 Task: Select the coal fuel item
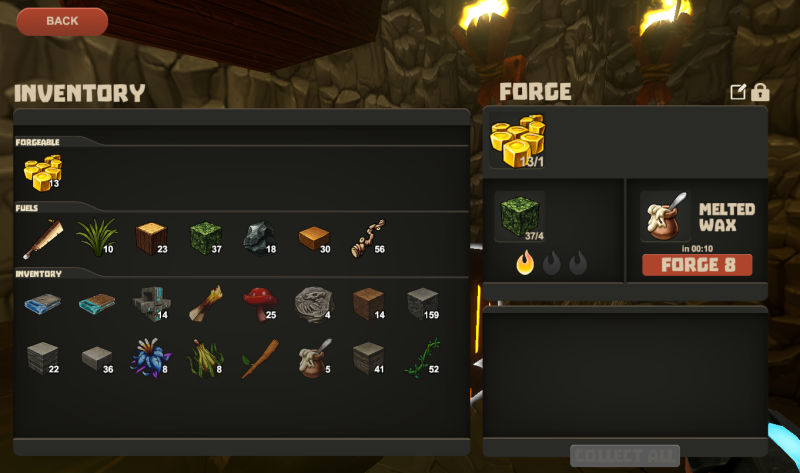(258, 238)
